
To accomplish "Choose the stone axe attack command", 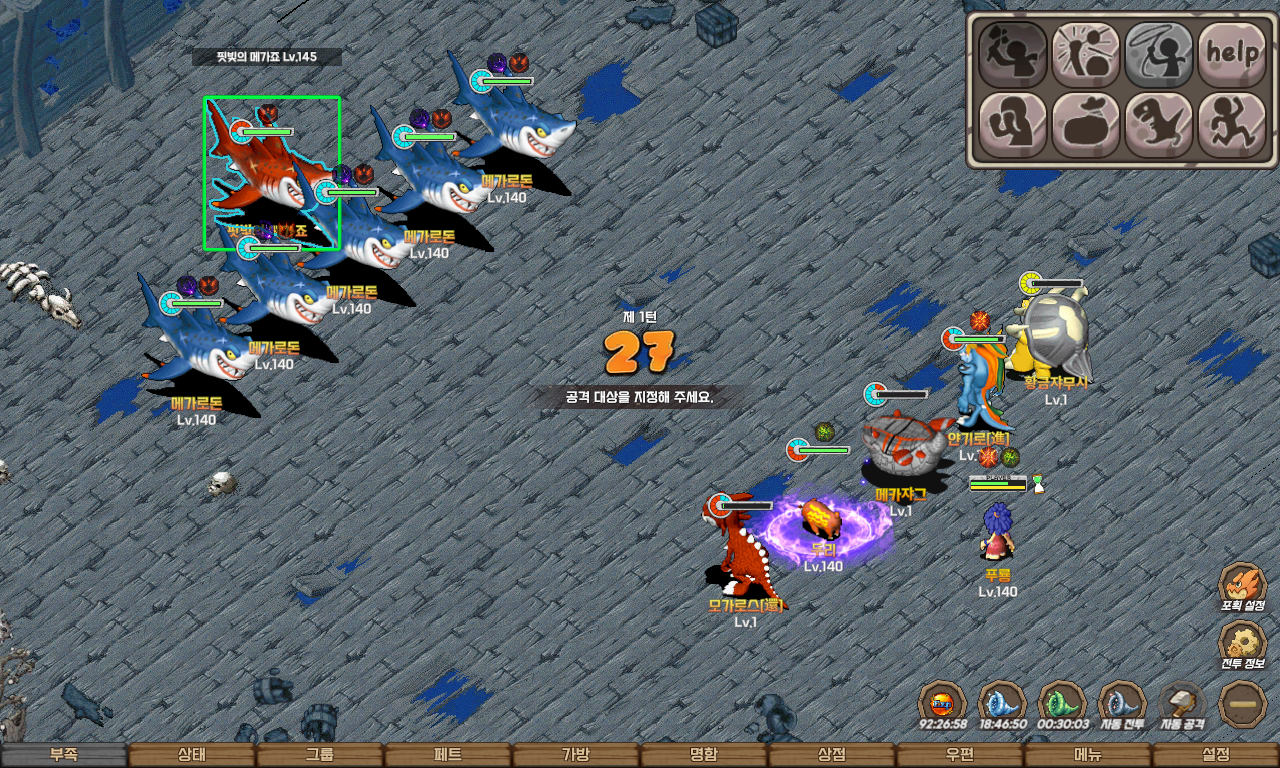I will tap(1012, 54).
